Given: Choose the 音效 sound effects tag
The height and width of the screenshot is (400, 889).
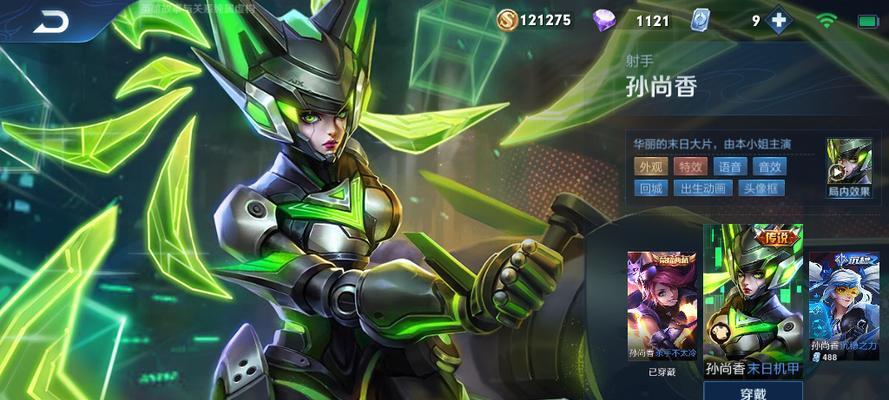Looking at the screenshot, I should pos(769,167).
